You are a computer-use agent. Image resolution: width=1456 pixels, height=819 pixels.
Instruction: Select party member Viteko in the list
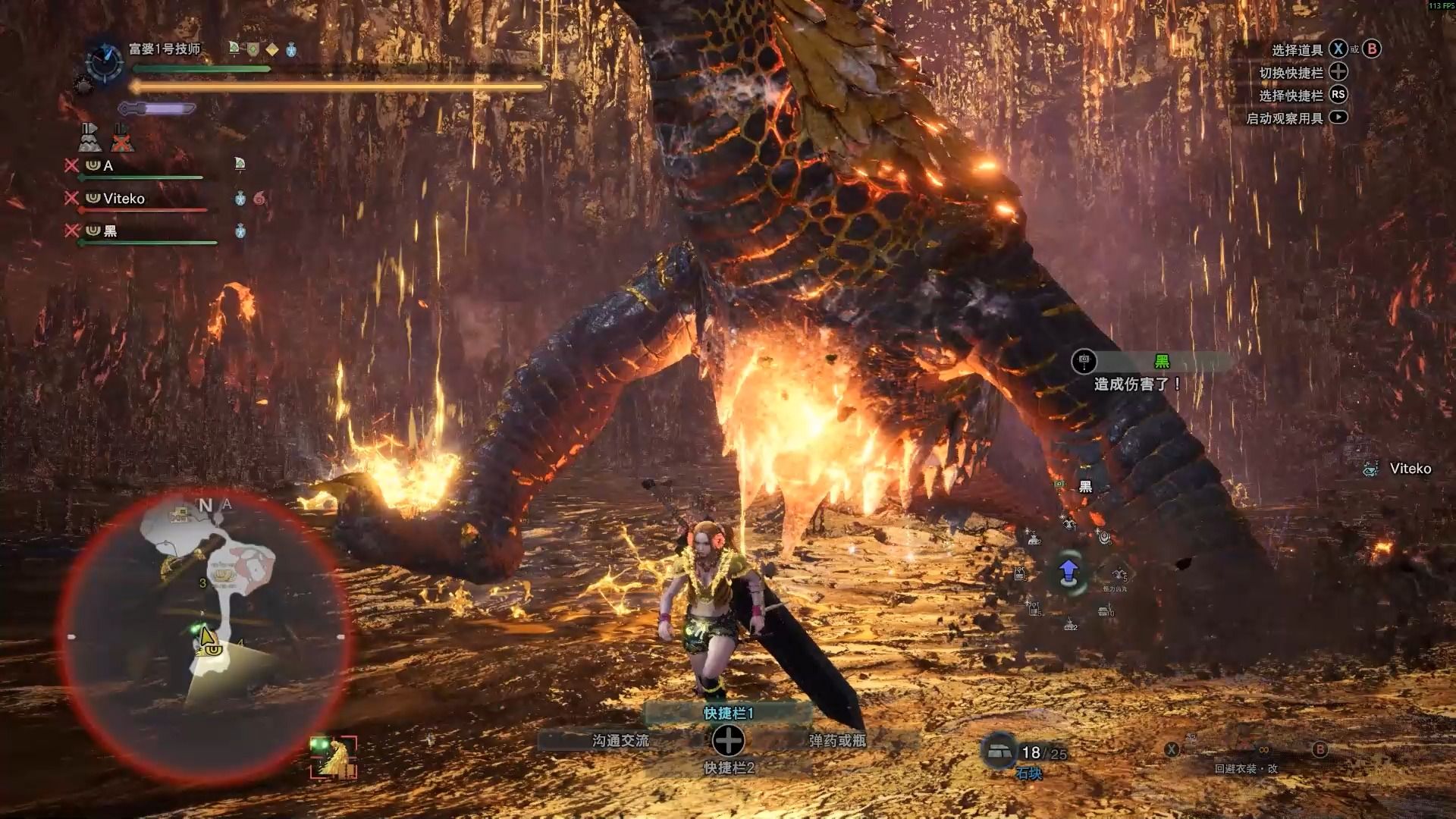click(124, 199)
